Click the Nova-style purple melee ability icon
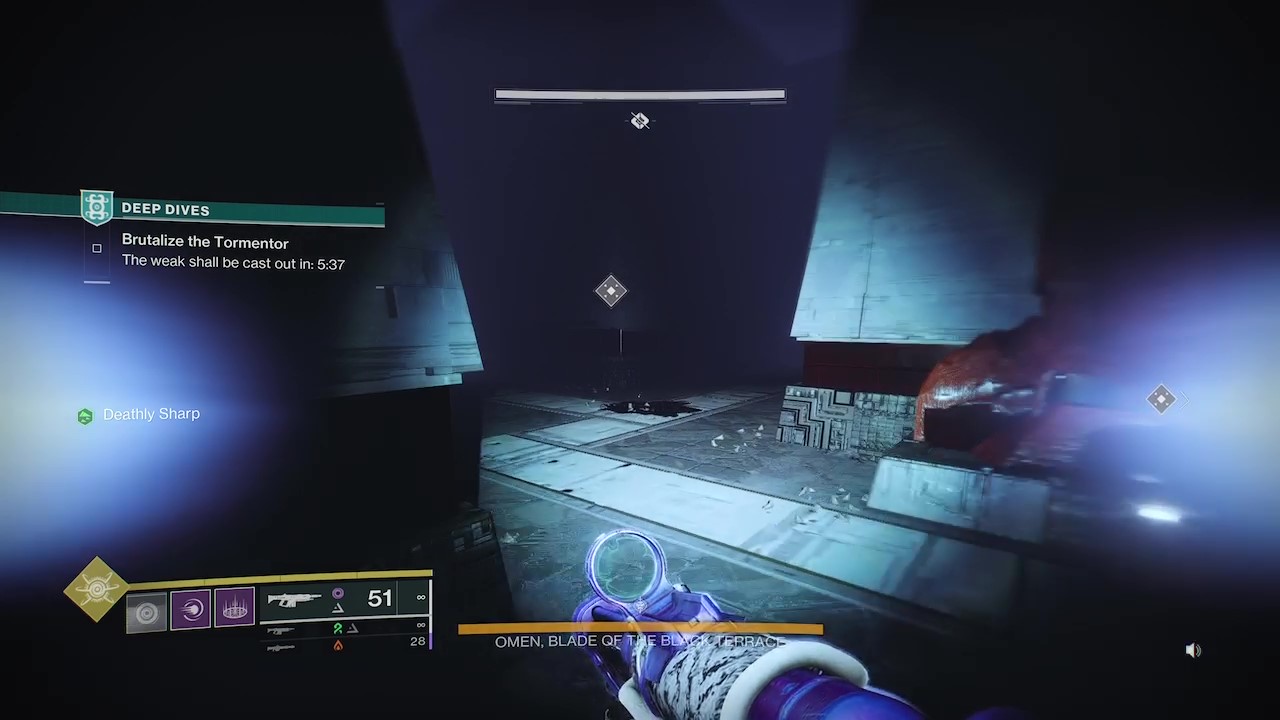Screen dimensions: 1280x720 (x=191, y=608)
